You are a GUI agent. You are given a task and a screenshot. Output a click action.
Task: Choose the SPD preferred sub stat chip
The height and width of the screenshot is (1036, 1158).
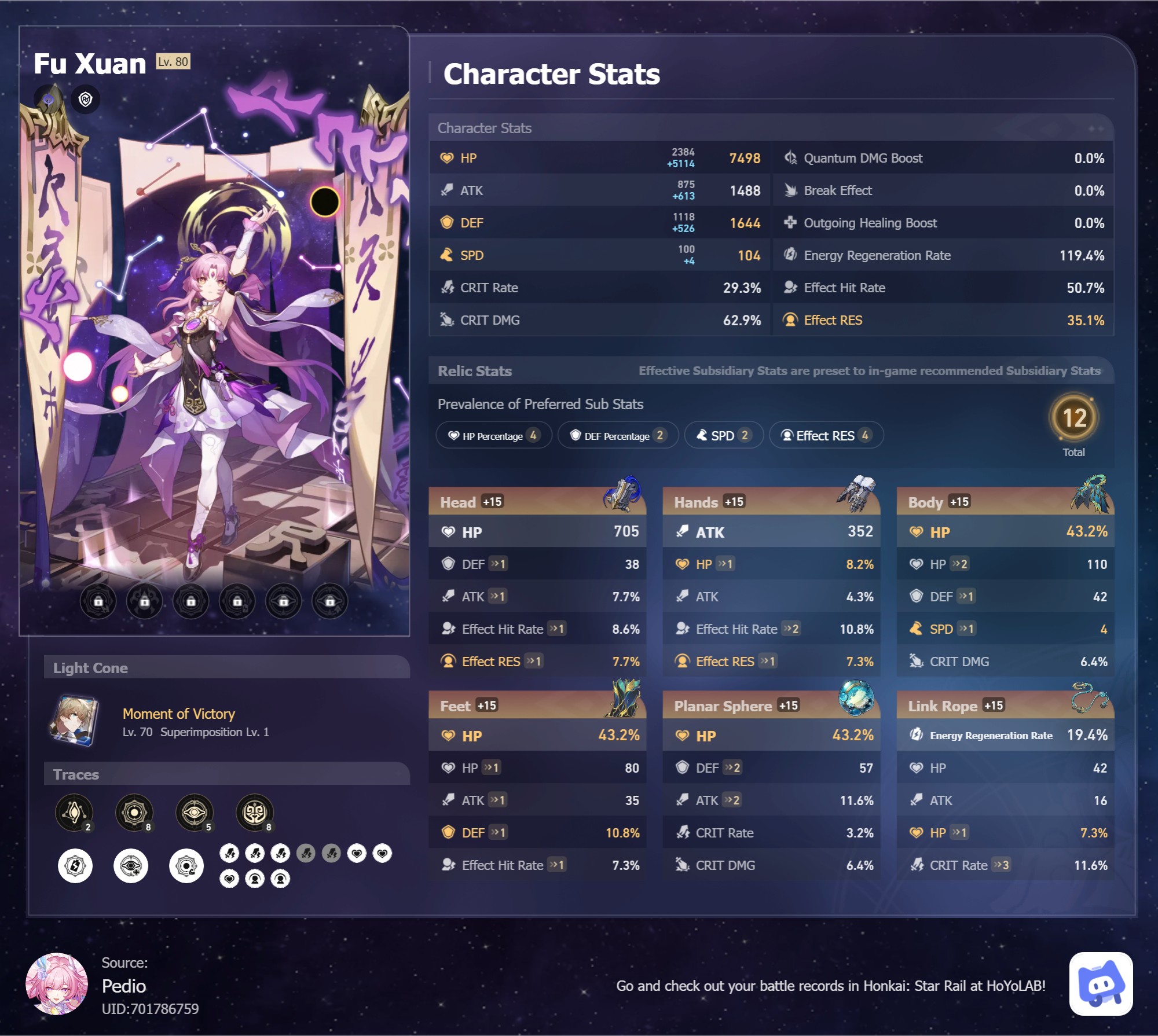723,435
